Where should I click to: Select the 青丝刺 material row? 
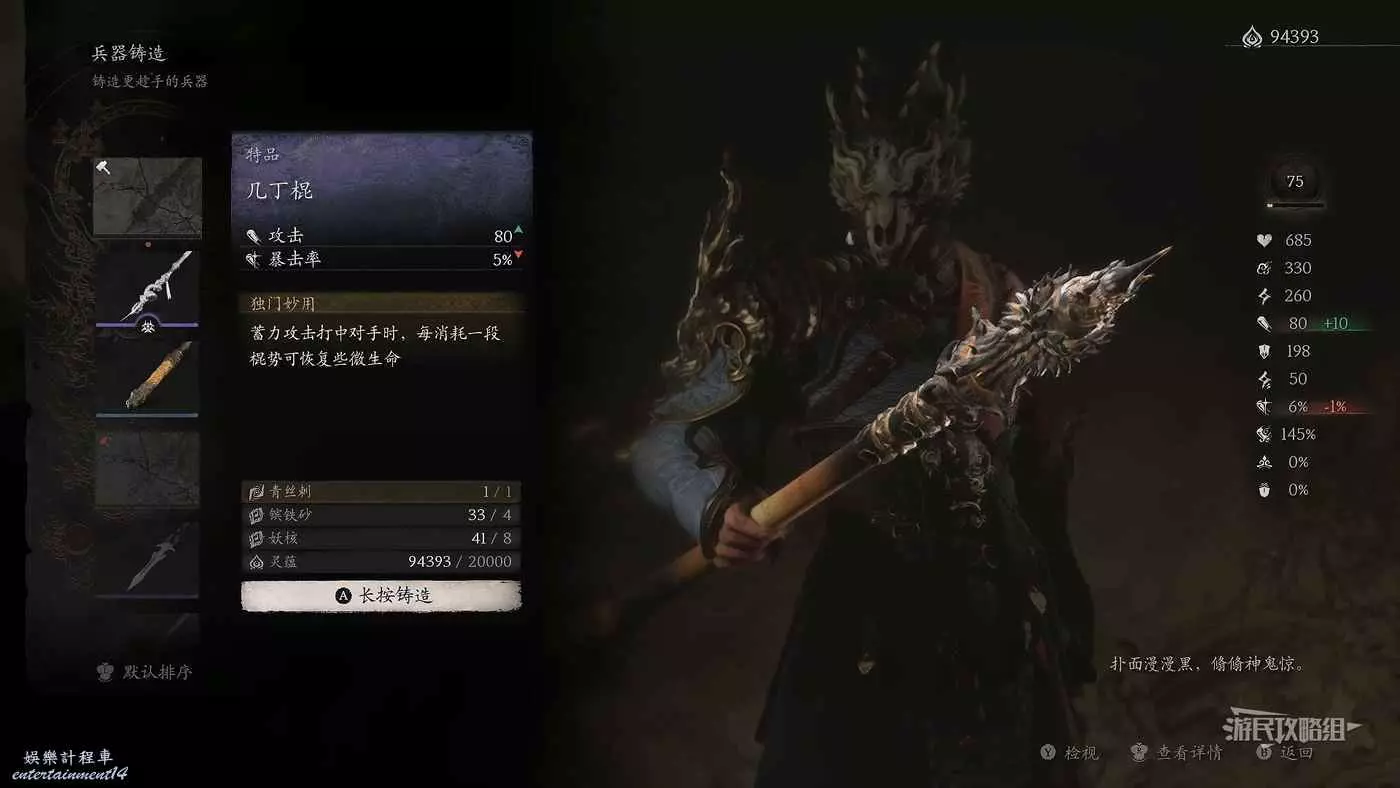coord(381,492)
